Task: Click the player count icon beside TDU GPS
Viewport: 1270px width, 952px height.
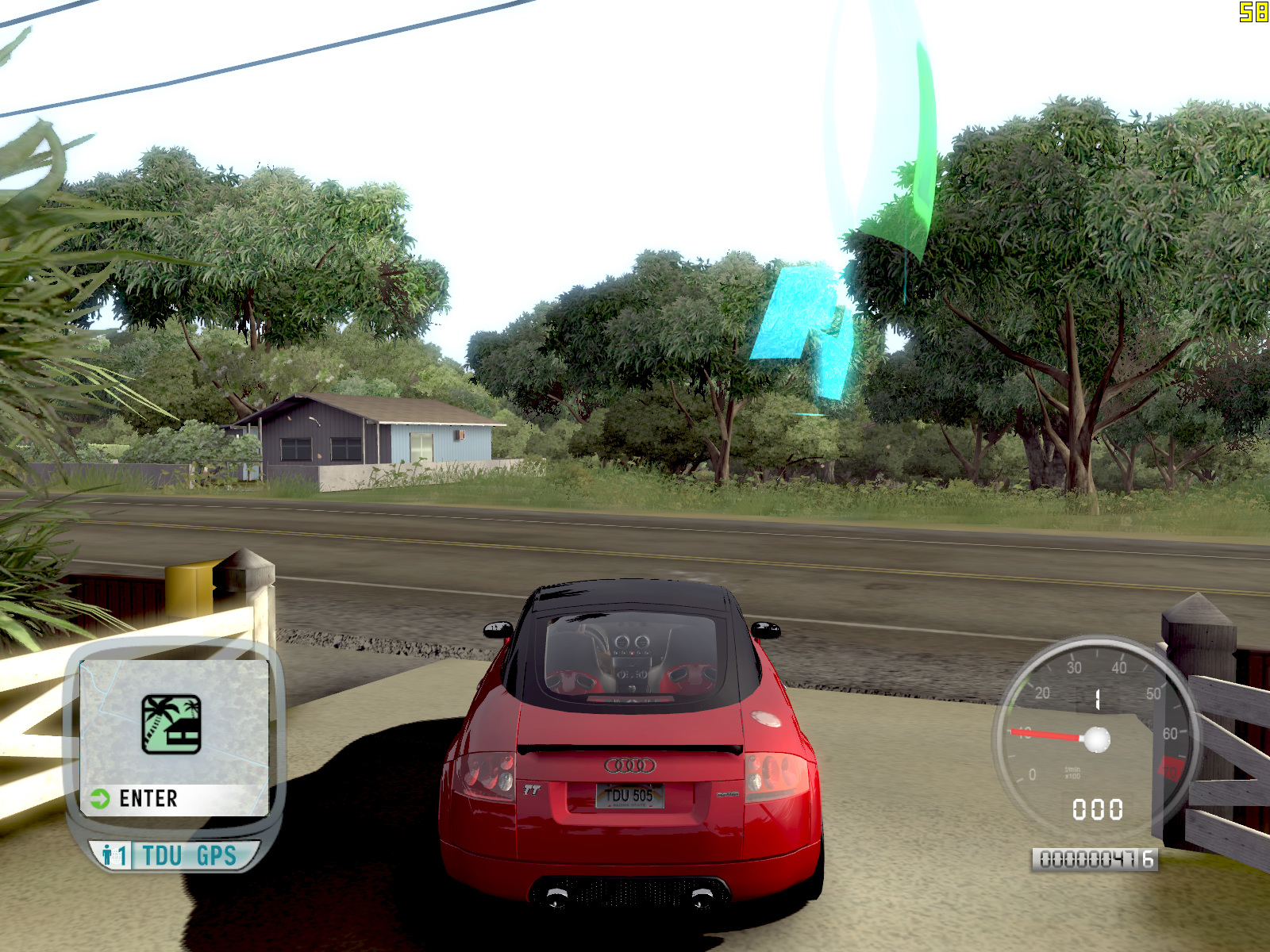Action: [x=112, y=856]
